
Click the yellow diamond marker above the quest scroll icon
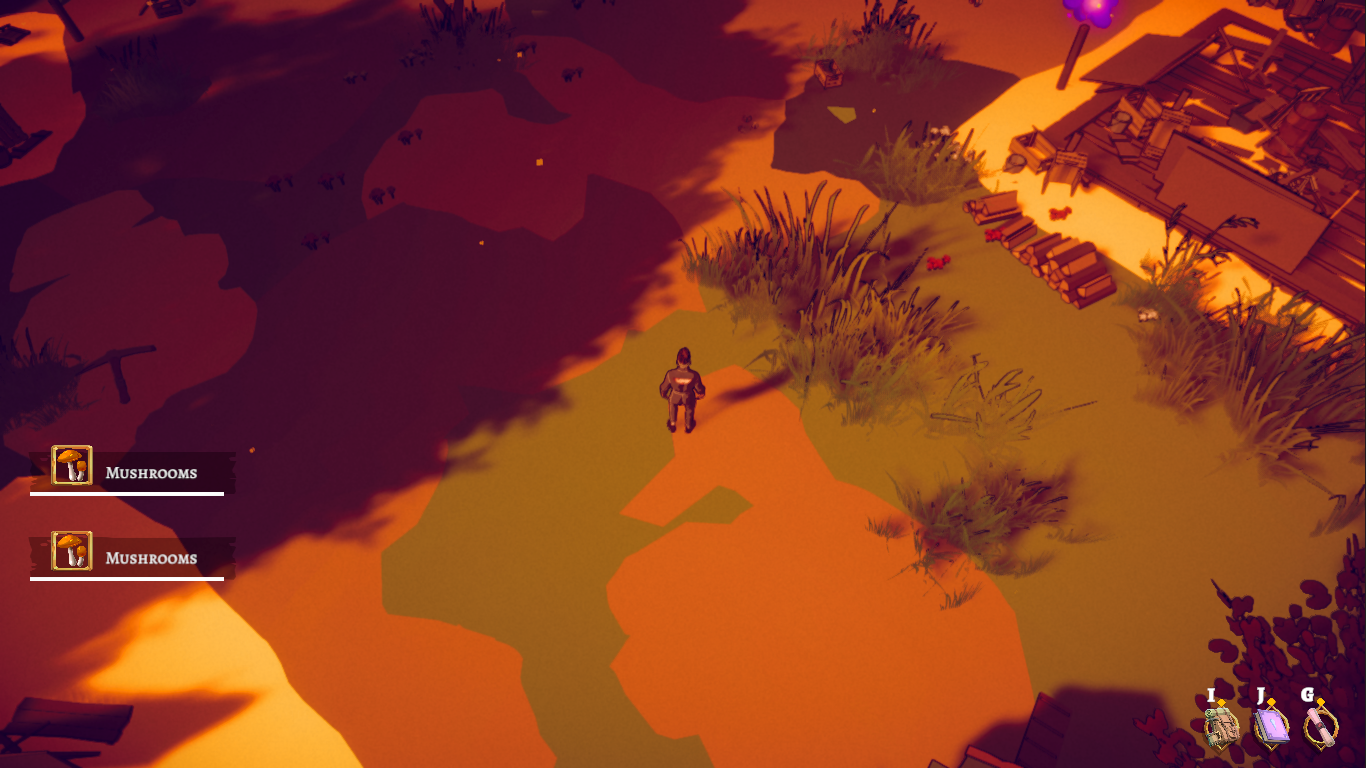click(1321, 701)
